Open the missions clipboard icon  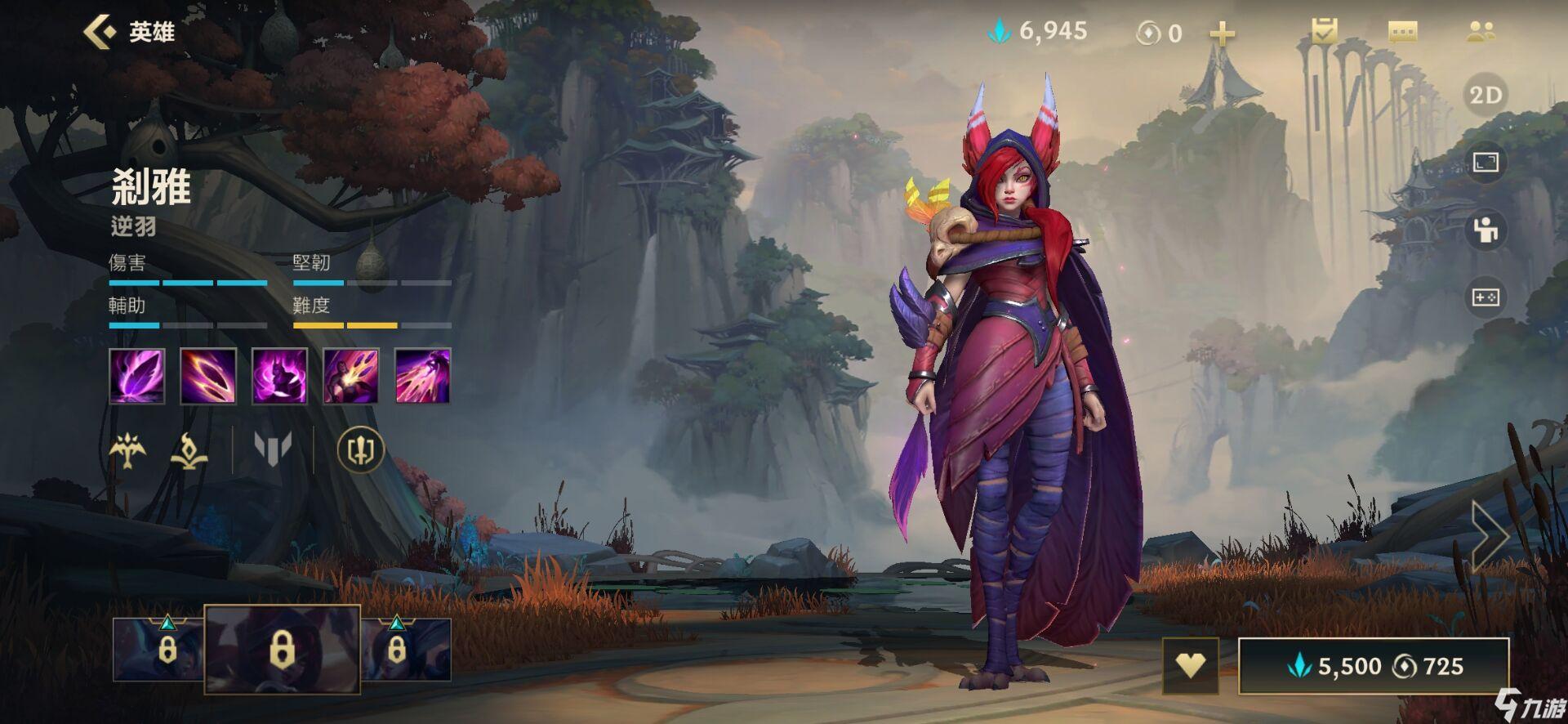tap(1324, 32)
